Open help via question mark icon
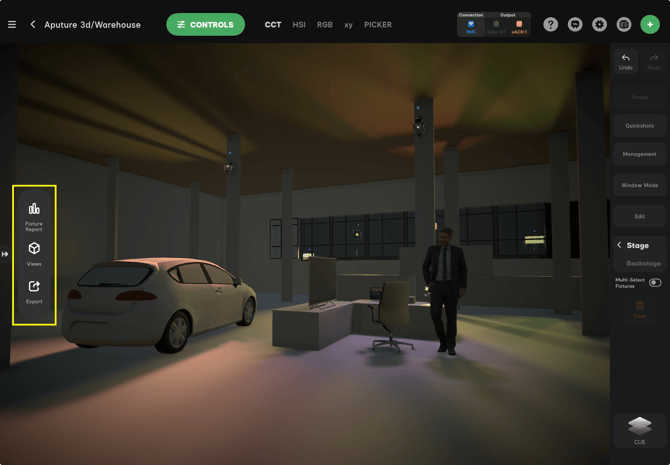 (x=551, y=24)
